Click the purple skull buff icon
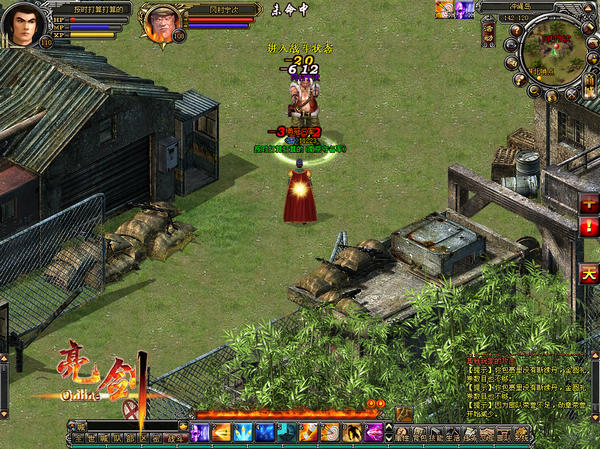The height and width of the screenshot is (449, 600). click(x=464, y=9)
